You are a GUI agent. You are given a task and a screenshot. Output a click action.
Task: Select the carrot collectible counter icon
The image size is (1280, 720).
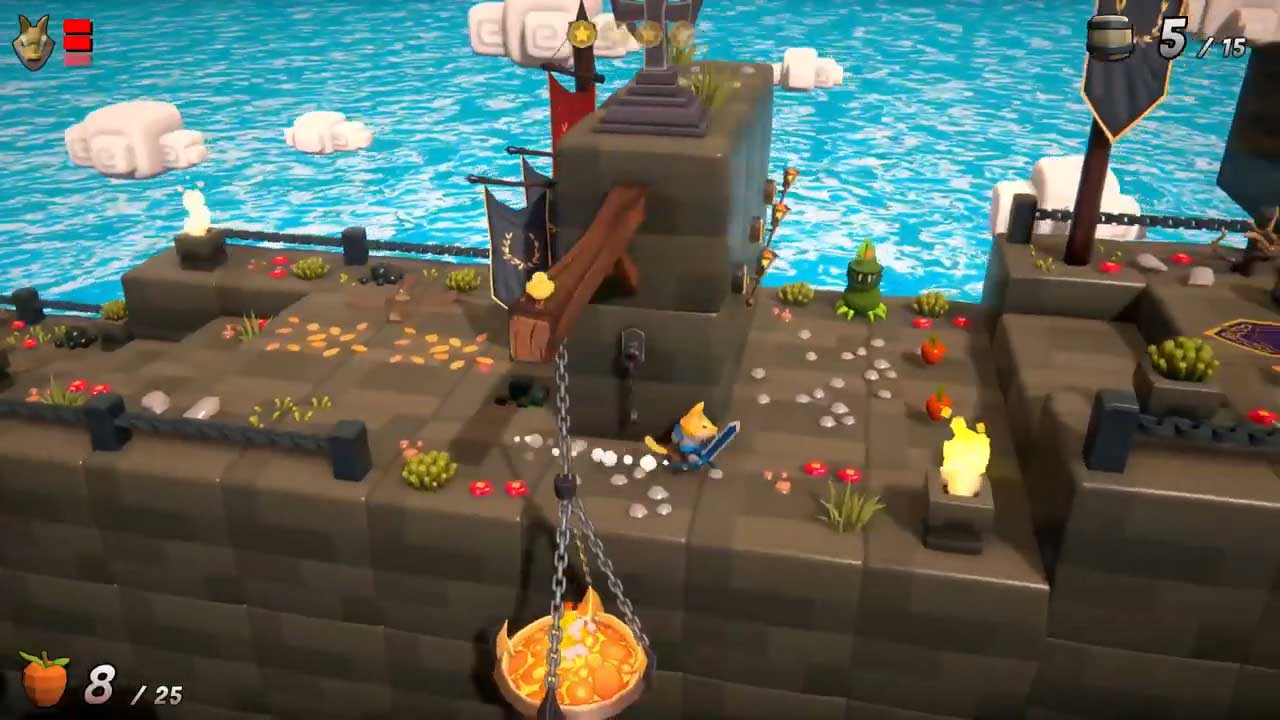pyautogui.click(x=45, y=680)
